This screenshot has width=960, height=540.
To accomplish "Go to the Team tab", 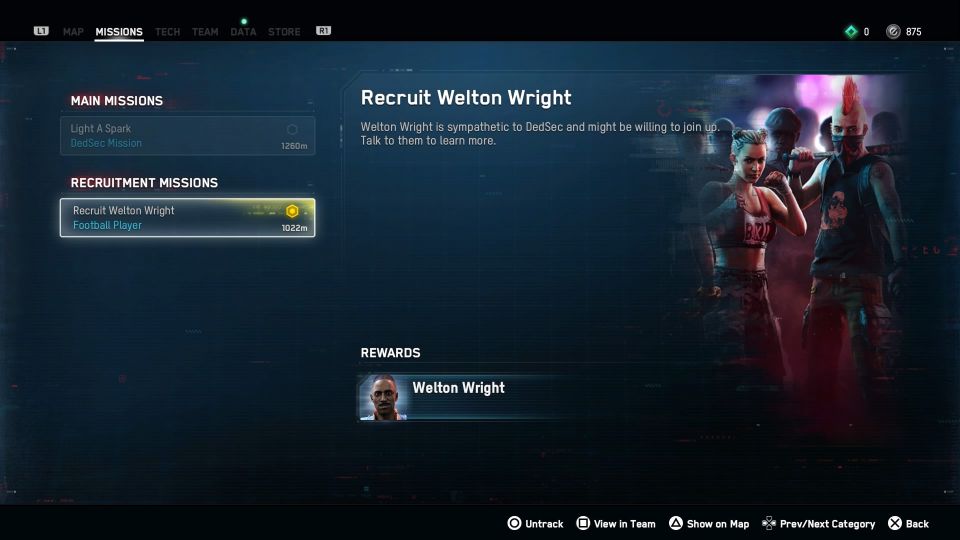I will pos(205,32).
